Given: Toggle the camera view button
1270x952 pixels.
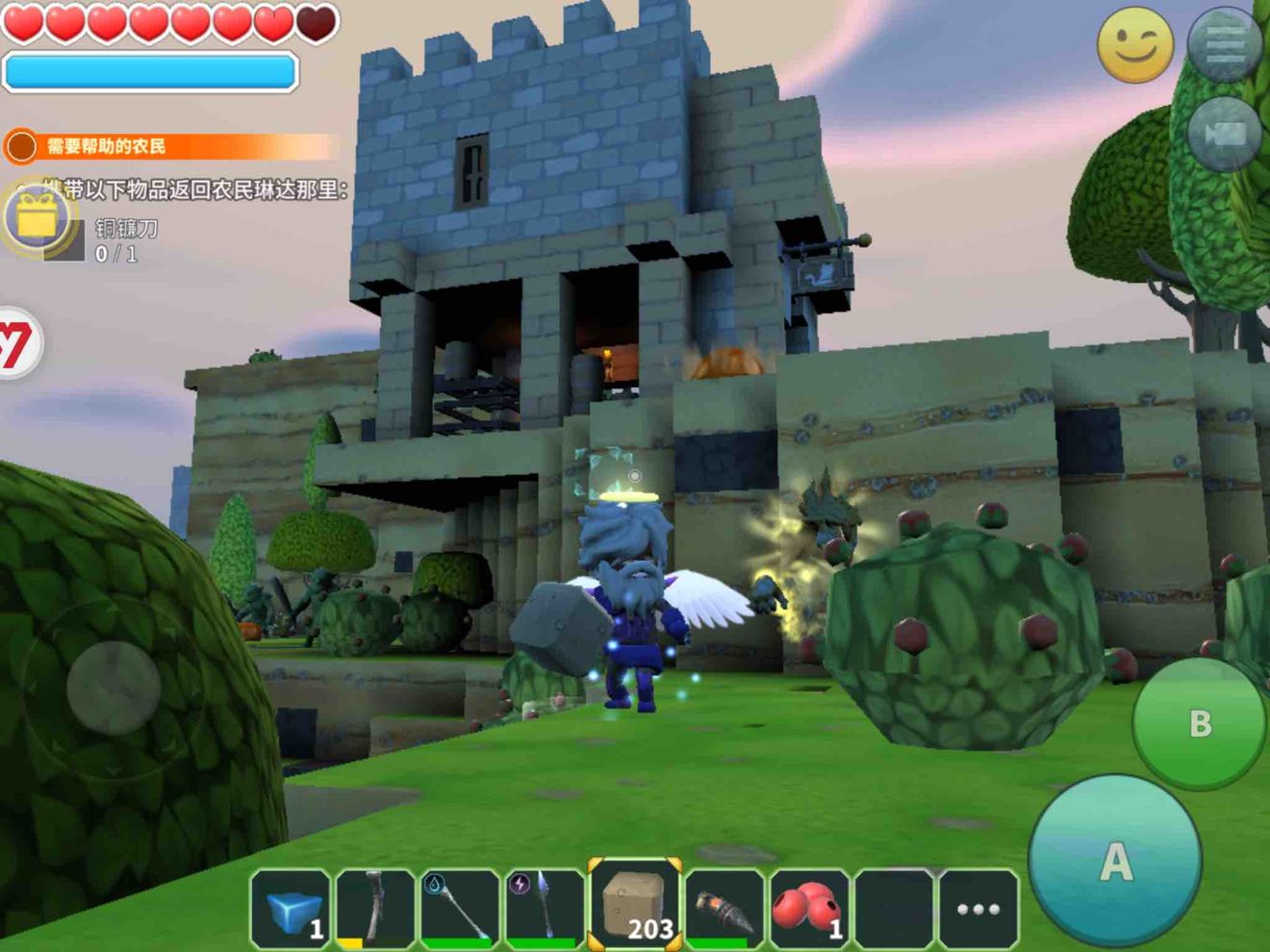Looking at the screenshot, I should click(1225, 134).
